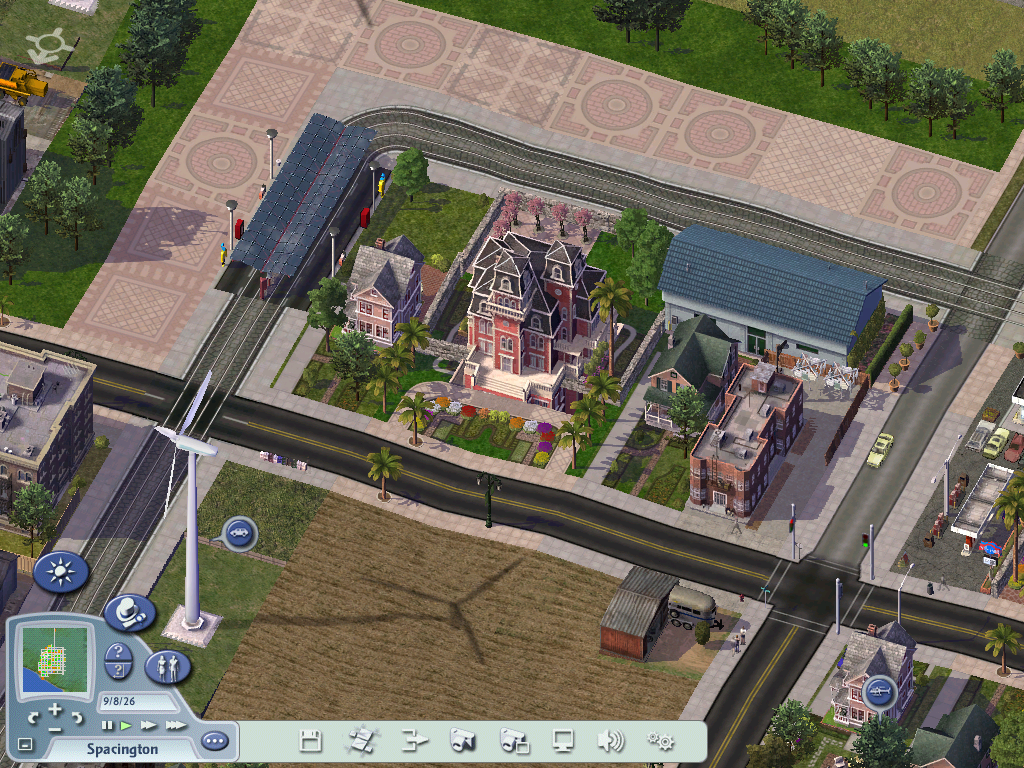Image resolution: width=1024 pixels, height=768 pixels.
Task: Open audio settings speaker icon
Action: [610, 741]
